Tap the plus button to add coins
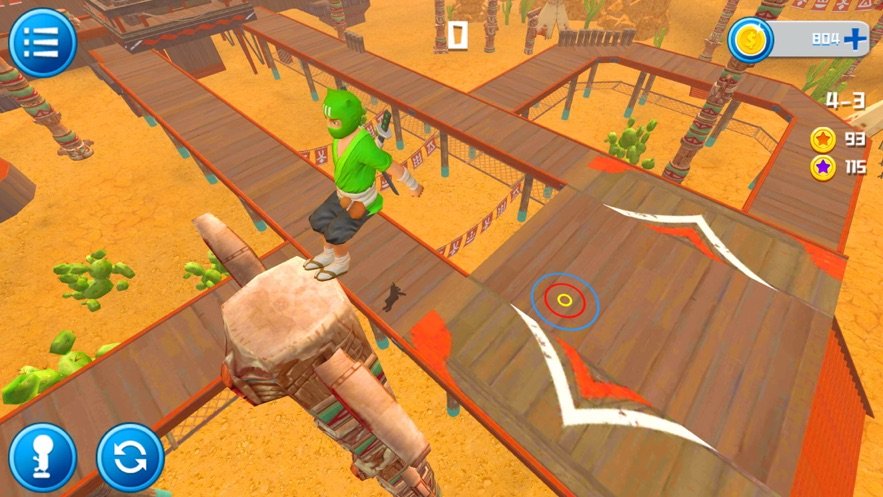Screen dimensions: 883x497 coord(854,39)
